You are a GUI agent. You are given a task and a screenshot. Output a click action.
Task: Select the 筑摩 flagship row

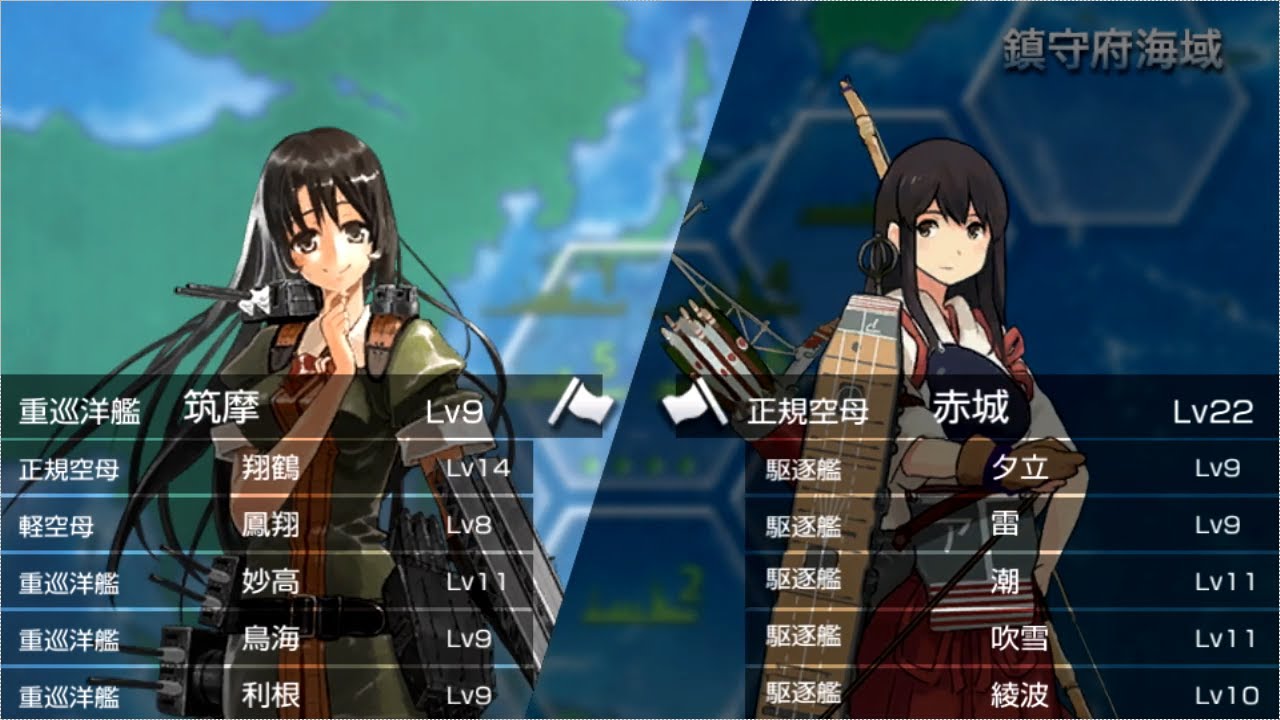coord(250,410)
